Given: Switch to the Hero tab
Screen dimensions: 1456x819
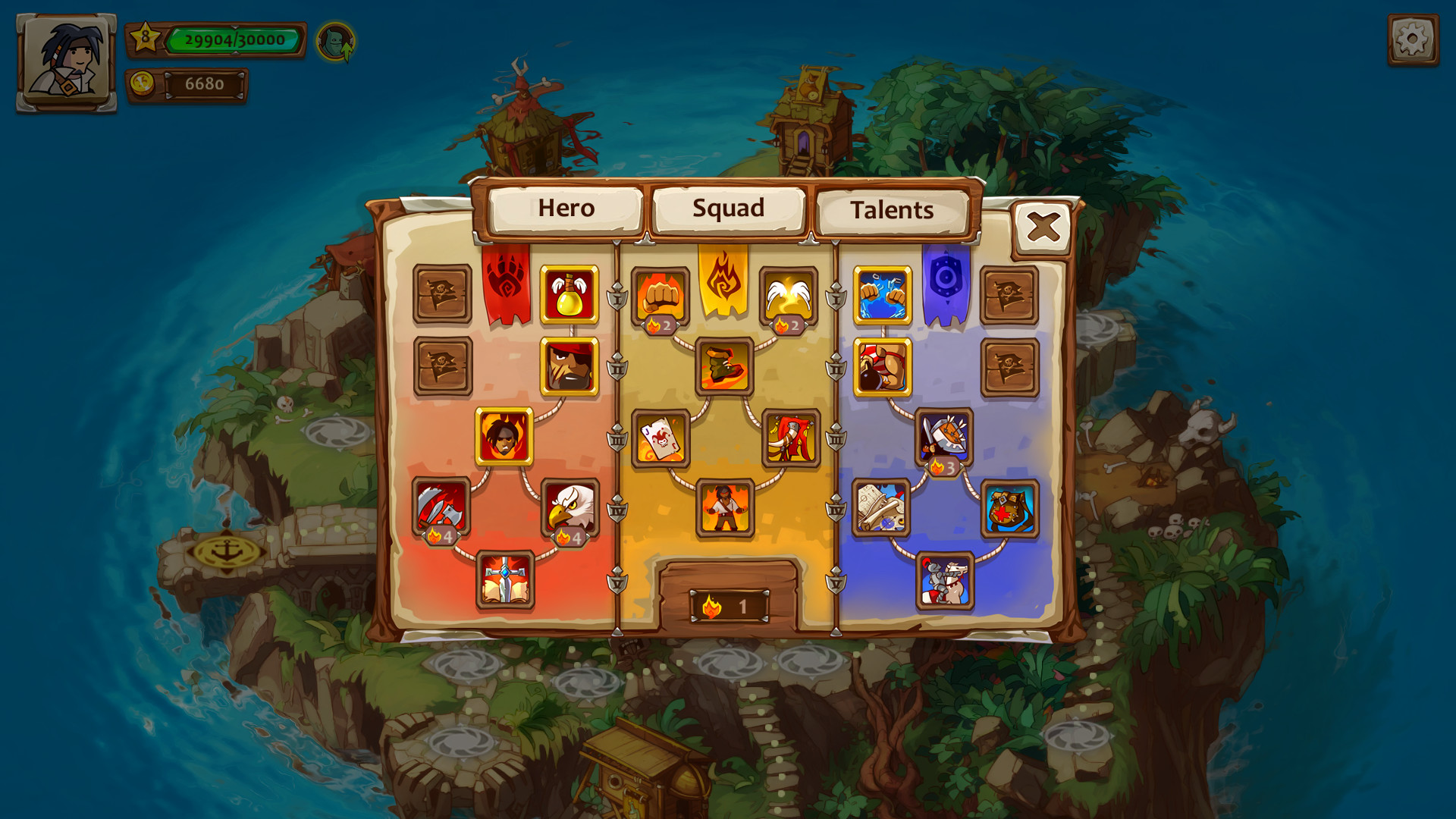Looking at the screenshot, I should pyautogui.click(x=566, y=209).
